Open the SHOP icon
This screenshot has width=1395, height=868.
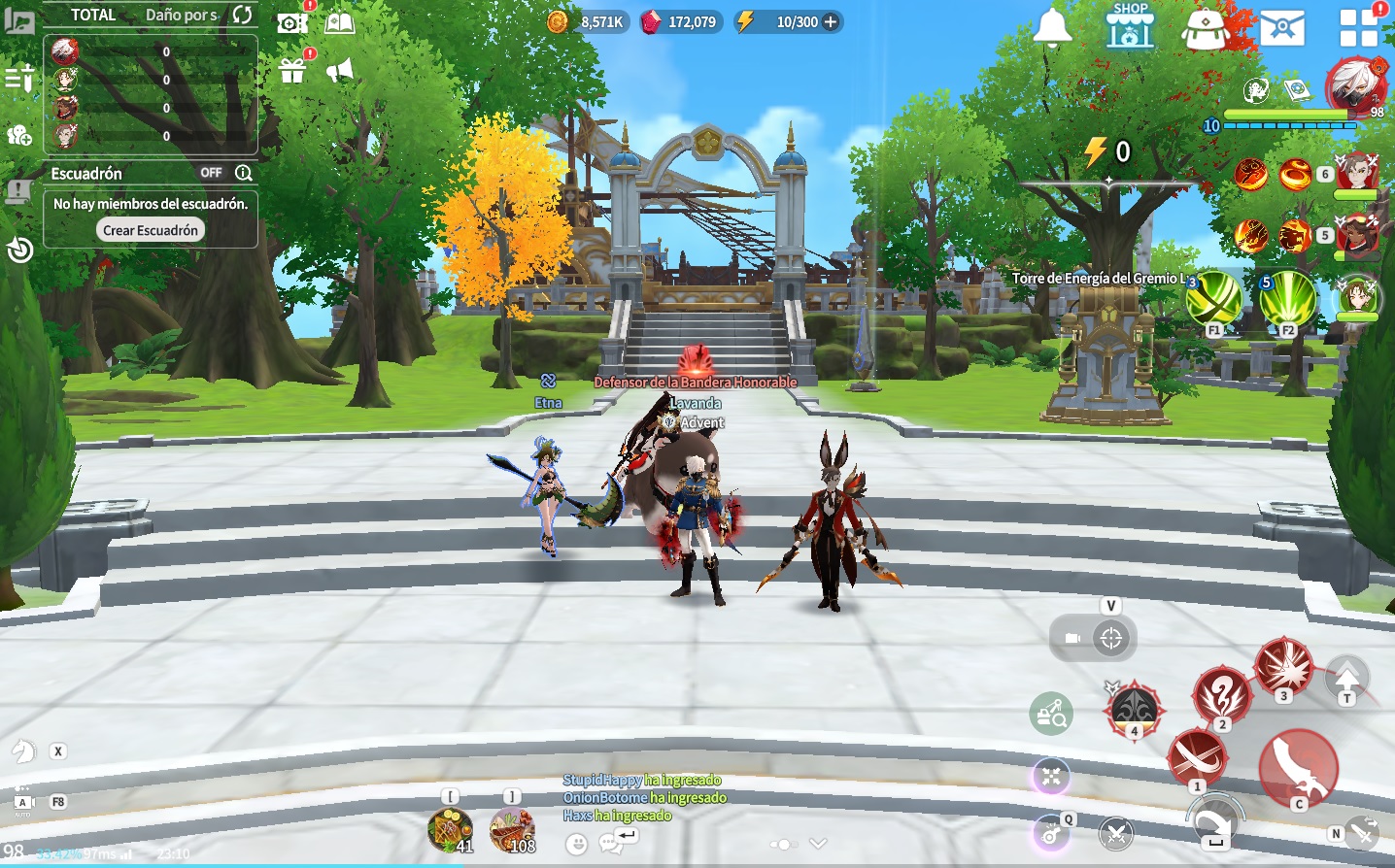[1130, 27]
